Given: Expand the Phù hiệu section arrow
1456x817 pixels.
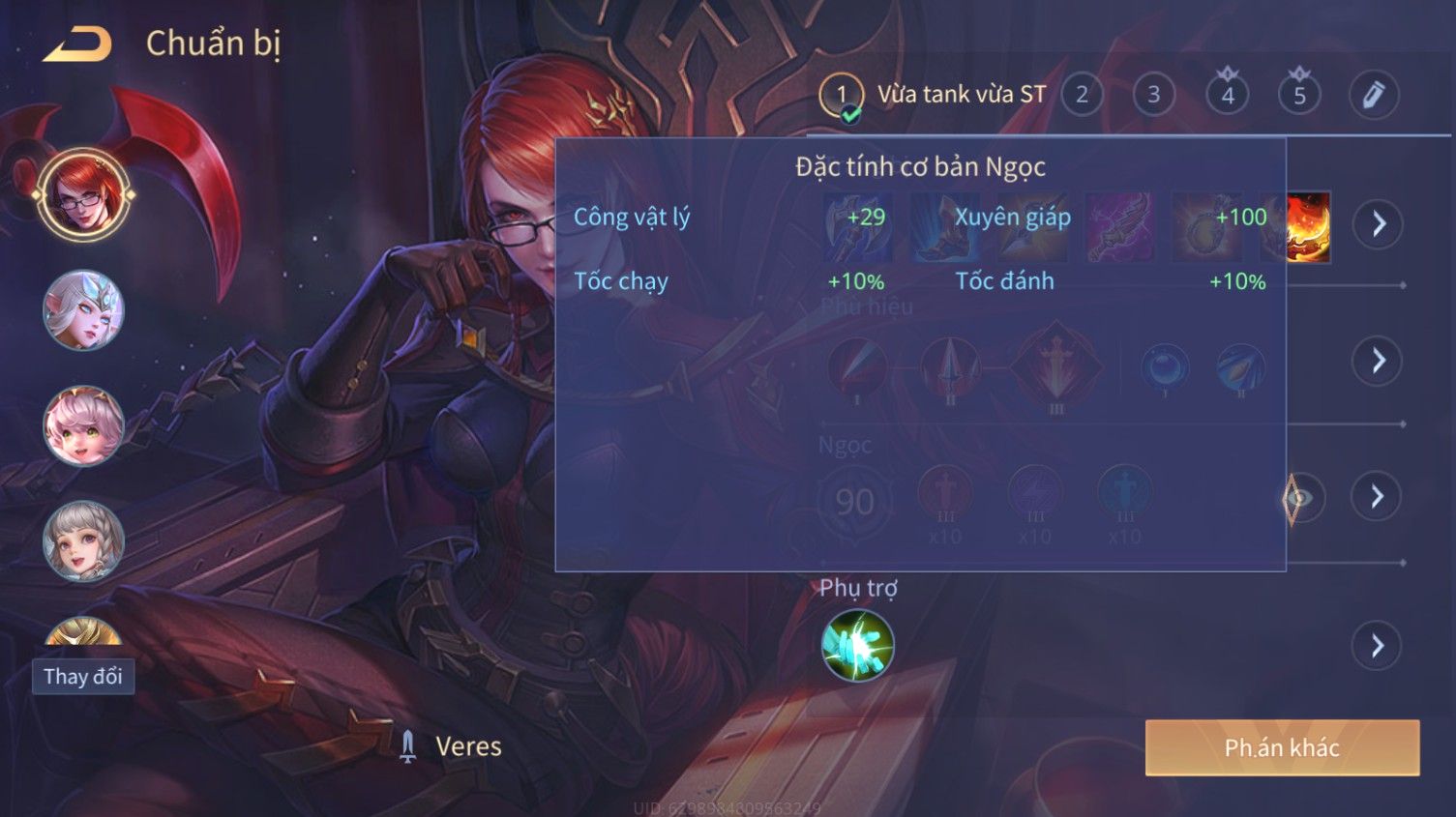Looking at the screenshot, I should coord(1378,362).
